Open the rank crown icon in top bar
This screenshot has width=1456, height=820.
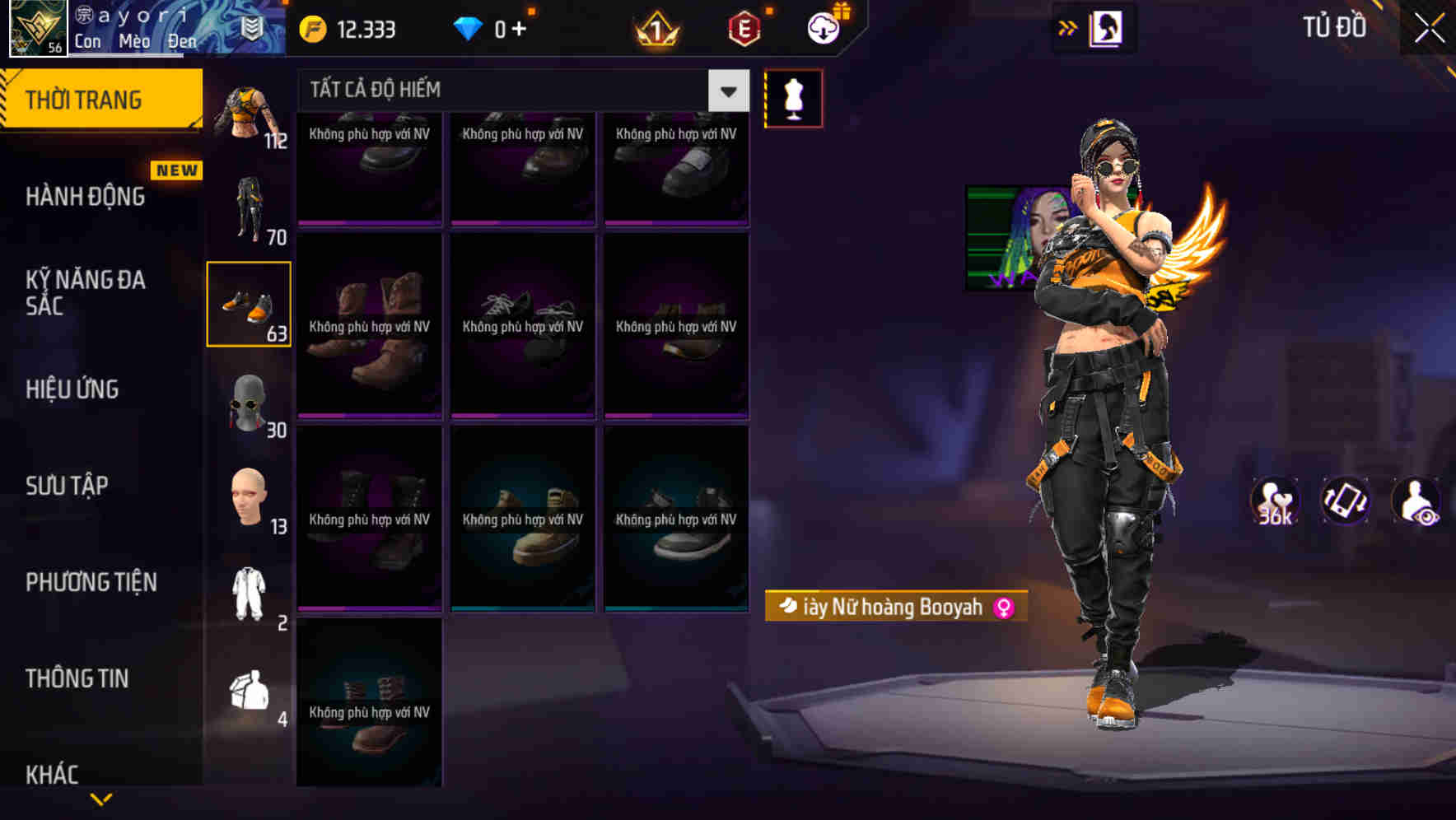(655, 29)
